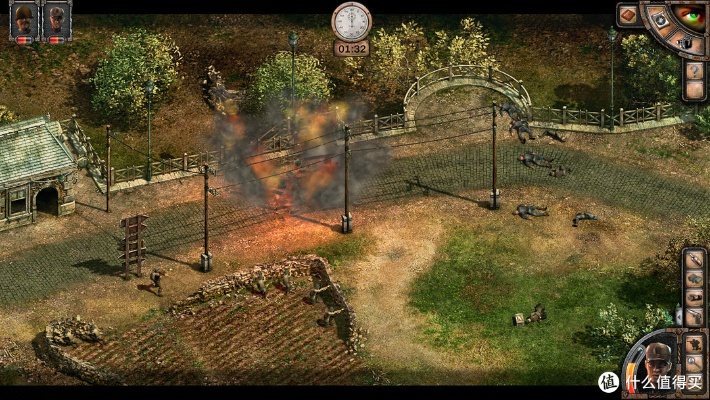This screenshot has height=400, width=710.
Task: Select the helmeted commando portrait
Action: (x=23, y=19)
